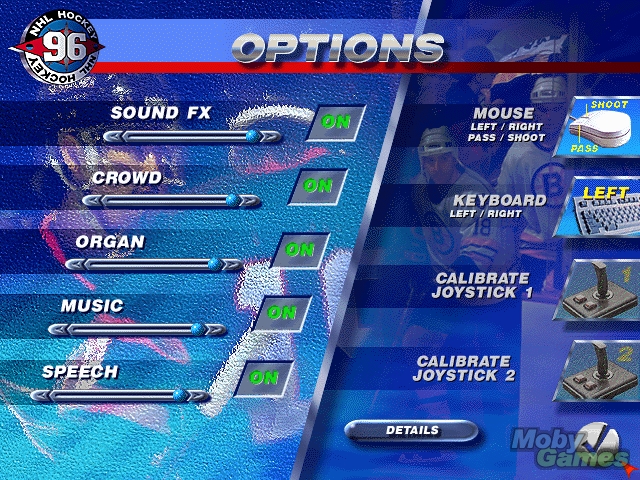Select the mouse pass/shoot icon
This screenshot has height=480, width=640.
[601, 128]
